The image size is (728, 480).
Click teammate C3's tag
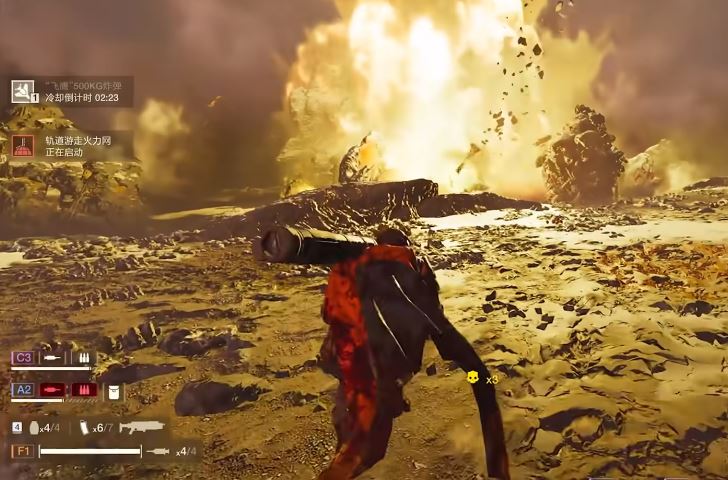tap(23, 357)
